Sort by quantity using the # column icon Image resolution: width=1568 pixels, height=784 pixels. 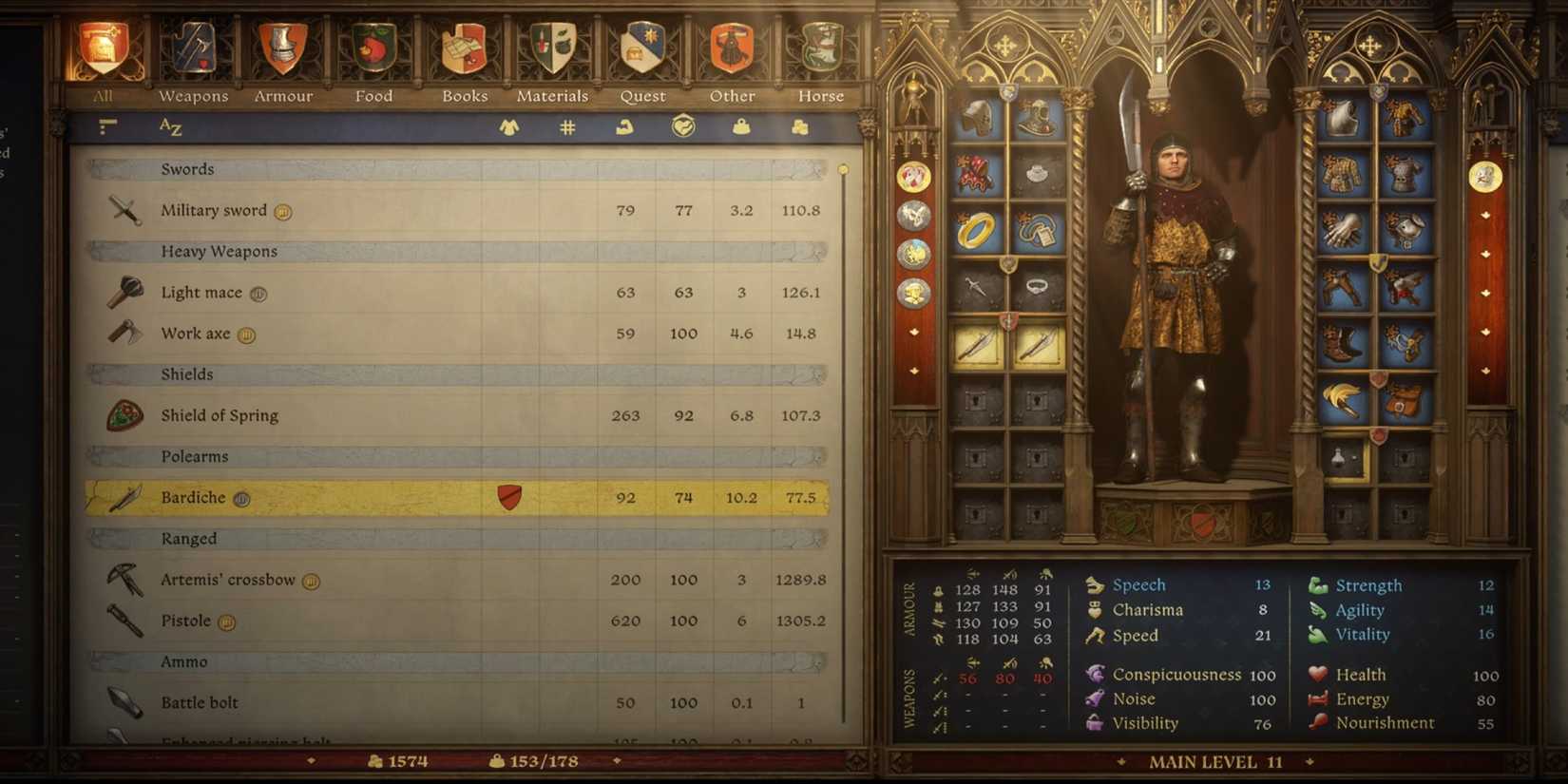(567, 126)
